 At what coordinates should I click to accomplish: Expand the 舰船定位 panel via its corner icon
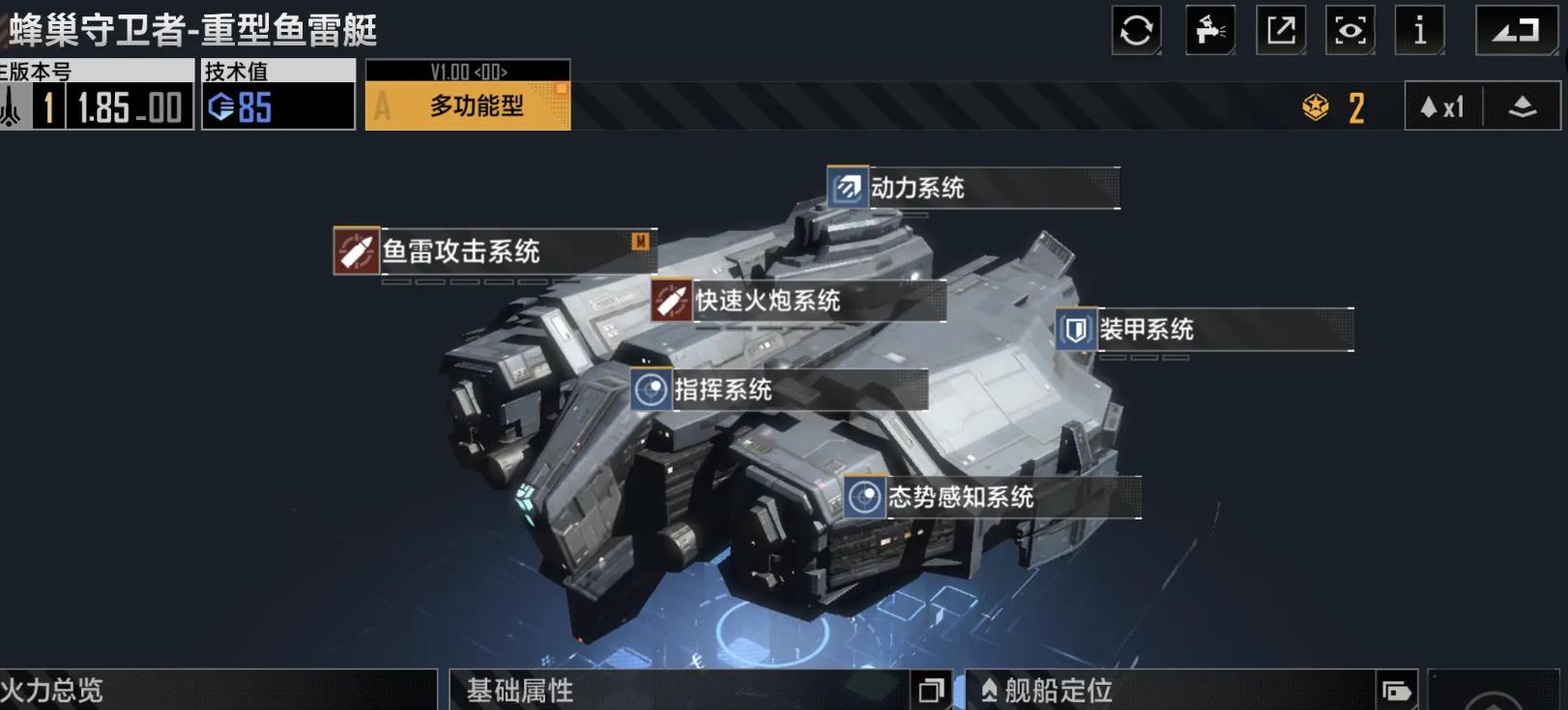[1395, 691]
